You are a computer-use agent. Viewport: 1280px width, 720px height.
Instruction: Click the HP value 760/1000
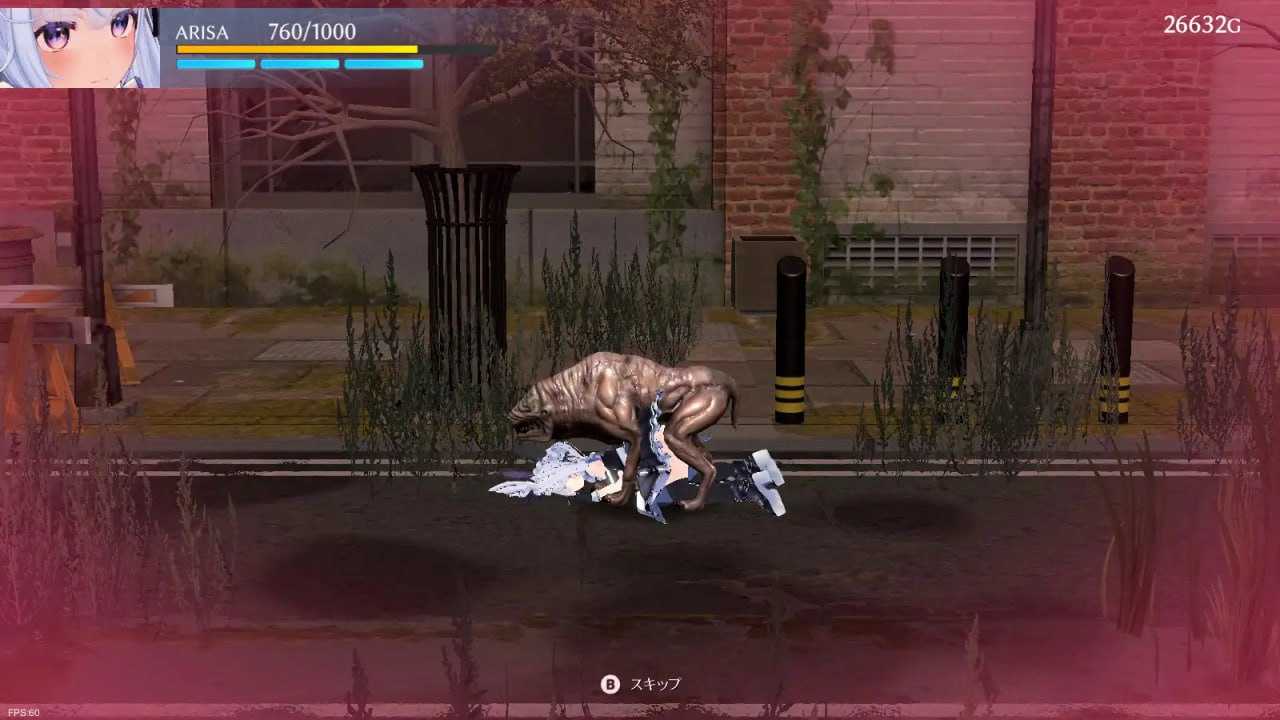314,31
